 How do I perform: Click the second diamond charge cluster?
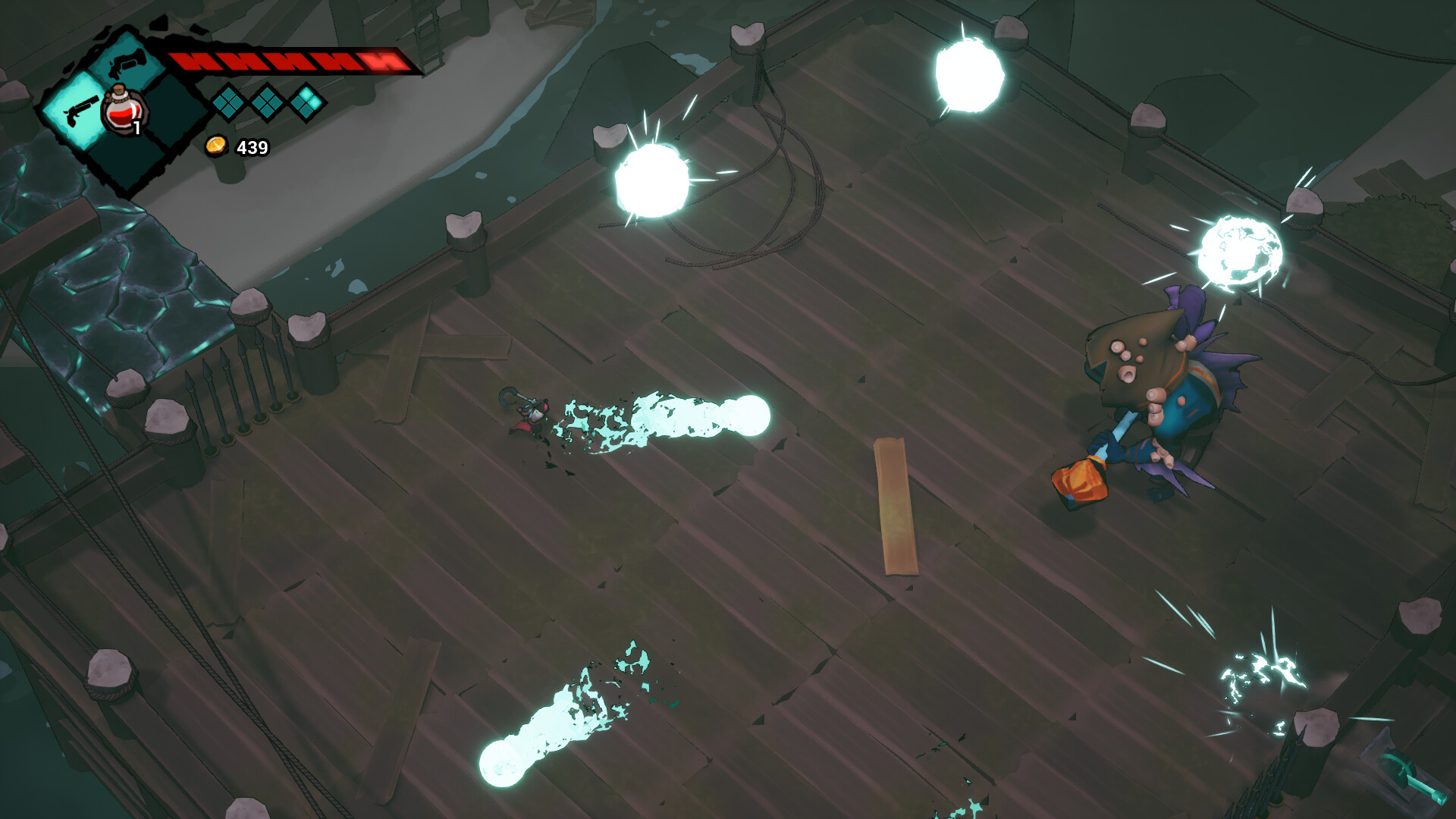point(267,105)
